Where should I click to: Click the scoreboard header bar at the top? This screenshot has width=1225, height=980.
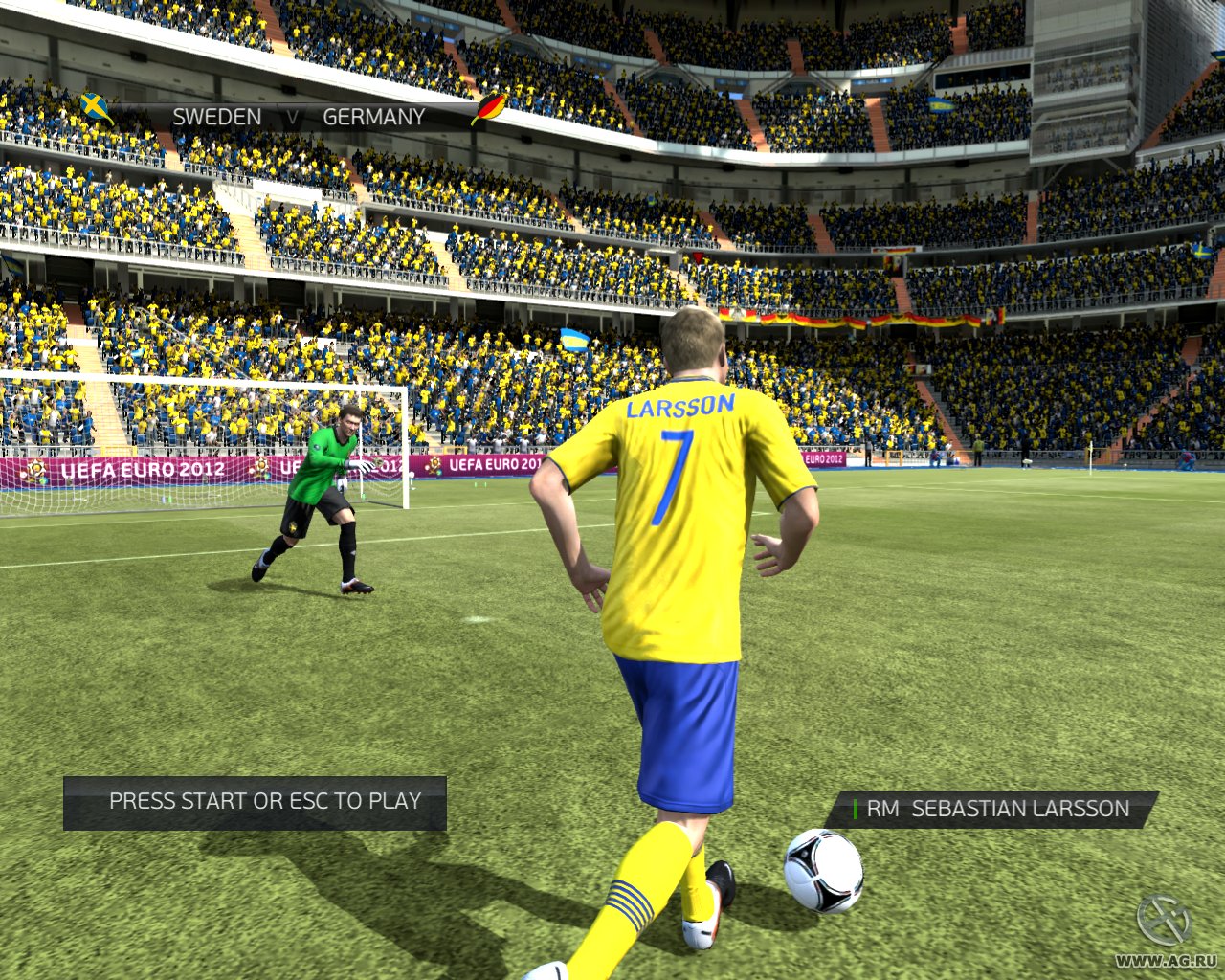(x=287, y=116)
